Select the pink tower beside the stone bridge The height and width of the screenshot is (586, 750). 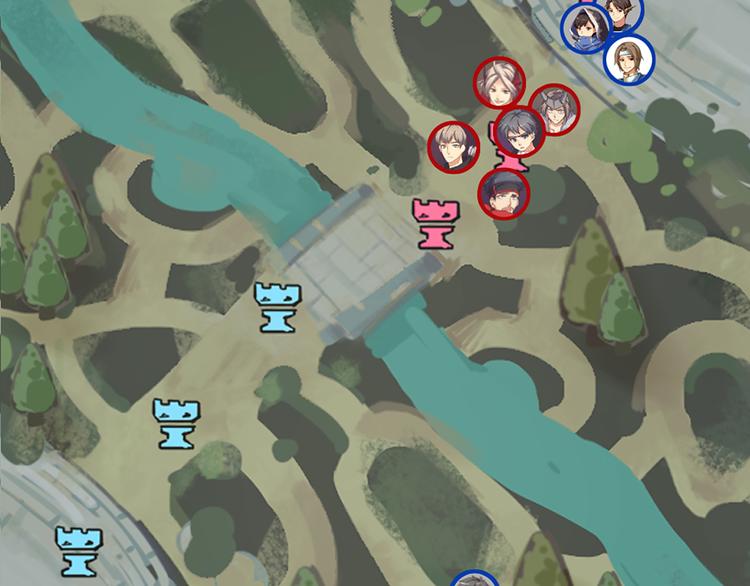coord(433,222)
